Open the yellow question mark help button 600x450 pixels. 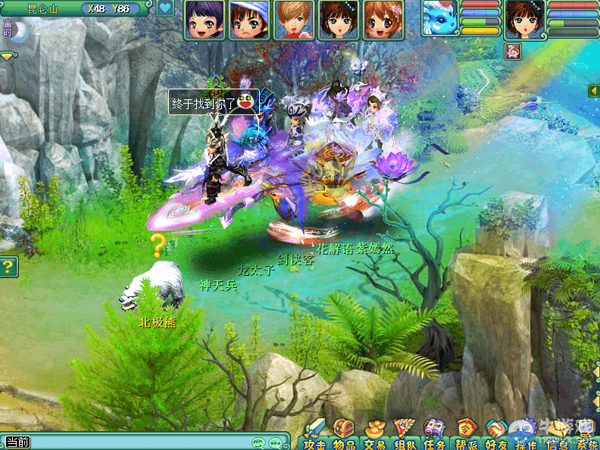coord(8,267)
